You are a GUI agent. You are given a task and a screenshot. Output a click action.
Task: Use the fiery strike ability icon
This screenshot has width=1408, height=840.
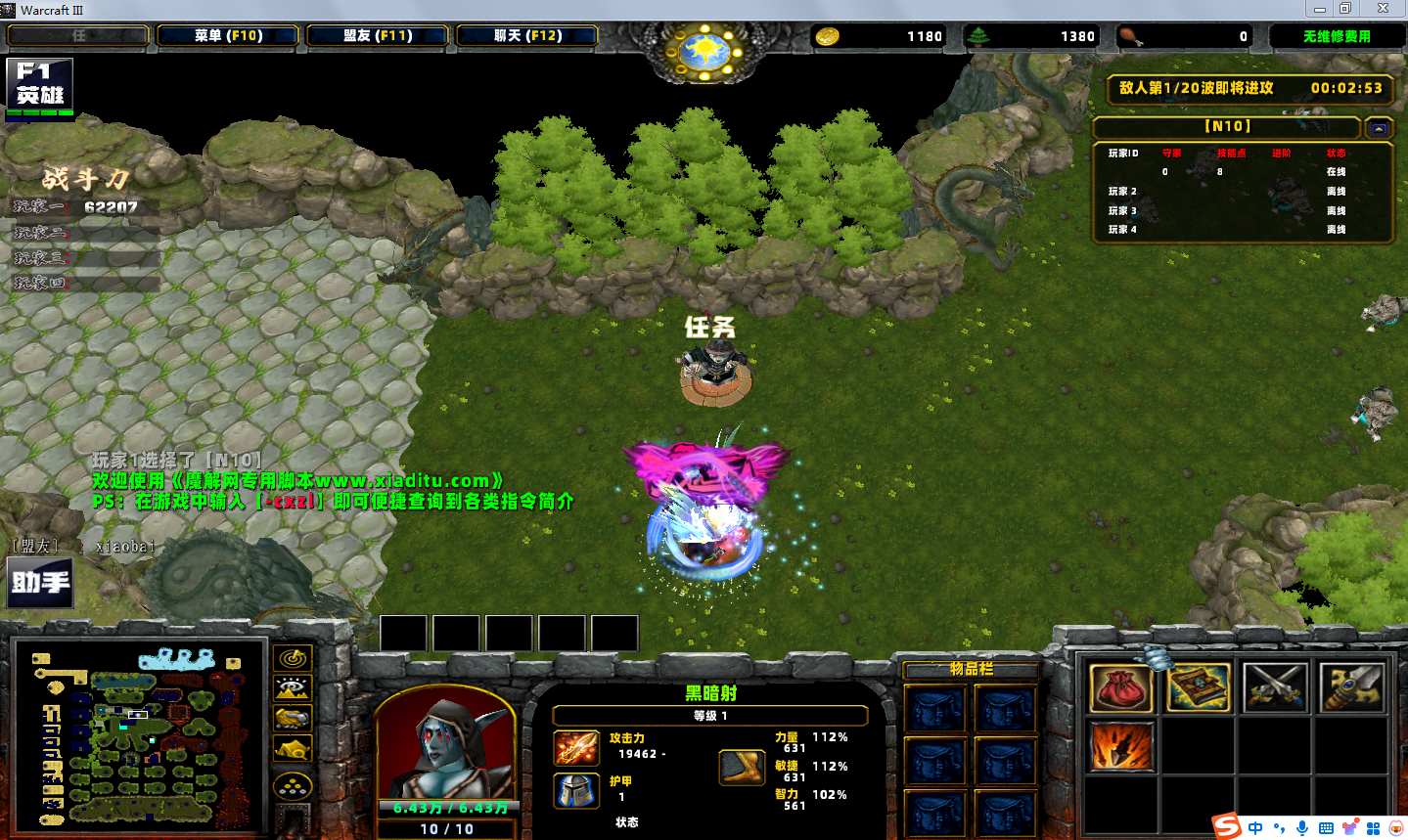pos(1120,747)
